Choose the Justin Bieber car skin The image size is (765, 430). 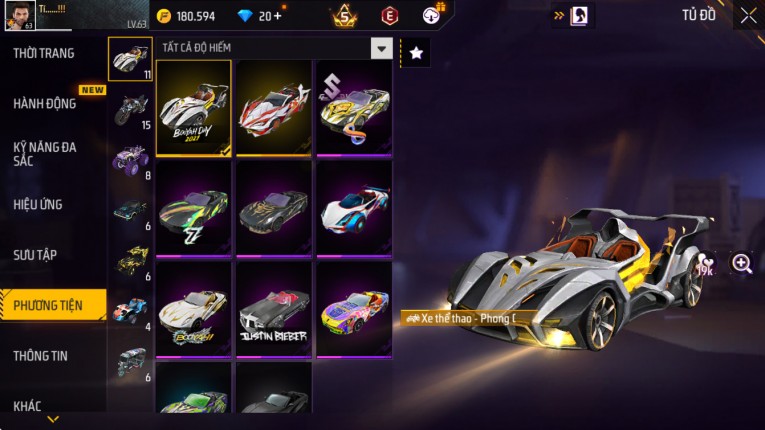[x=274, y=309]
